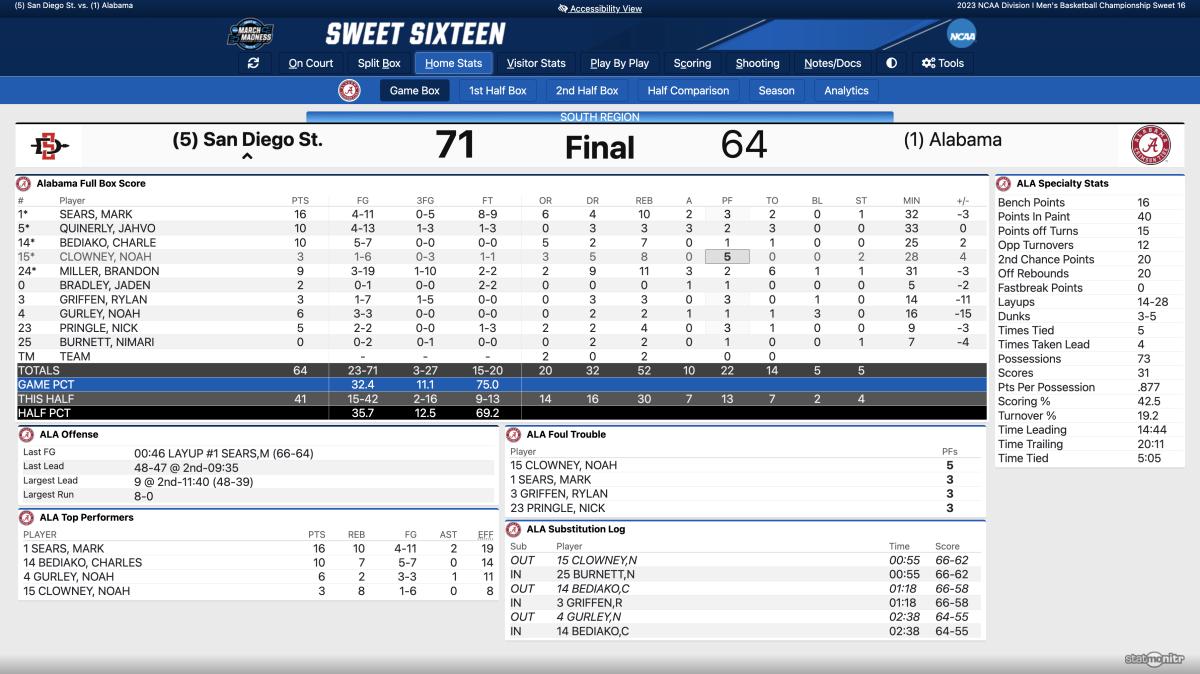1200x674 pixels.
Task: Open Notes/Docs section
Action: pyautogui.click(x=833, y=63)
